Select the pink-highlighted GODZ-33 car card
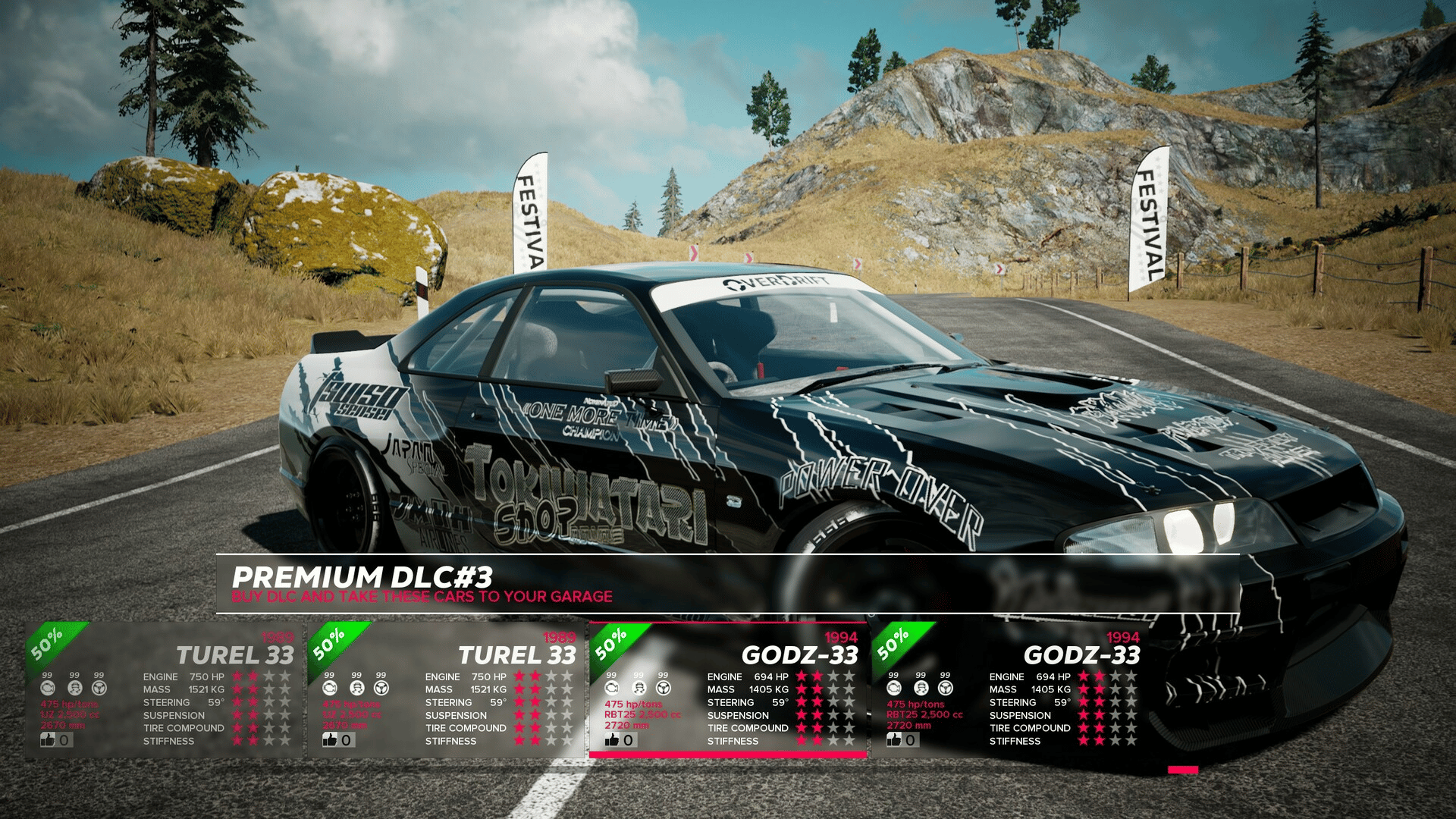 (x=727, y=689)
